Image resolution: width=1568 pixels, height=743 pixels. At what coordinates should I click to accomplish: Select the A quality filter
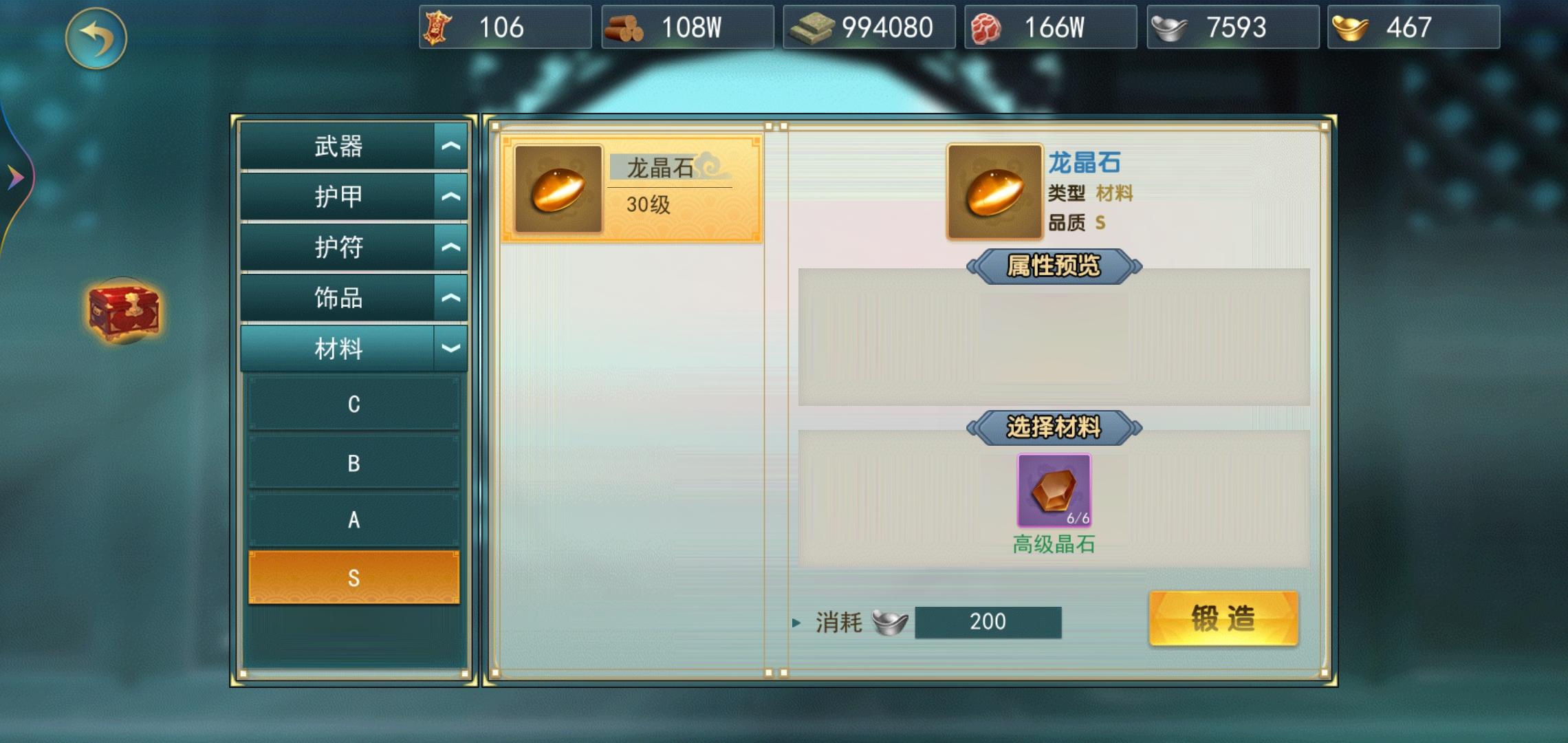pos(353,521)
